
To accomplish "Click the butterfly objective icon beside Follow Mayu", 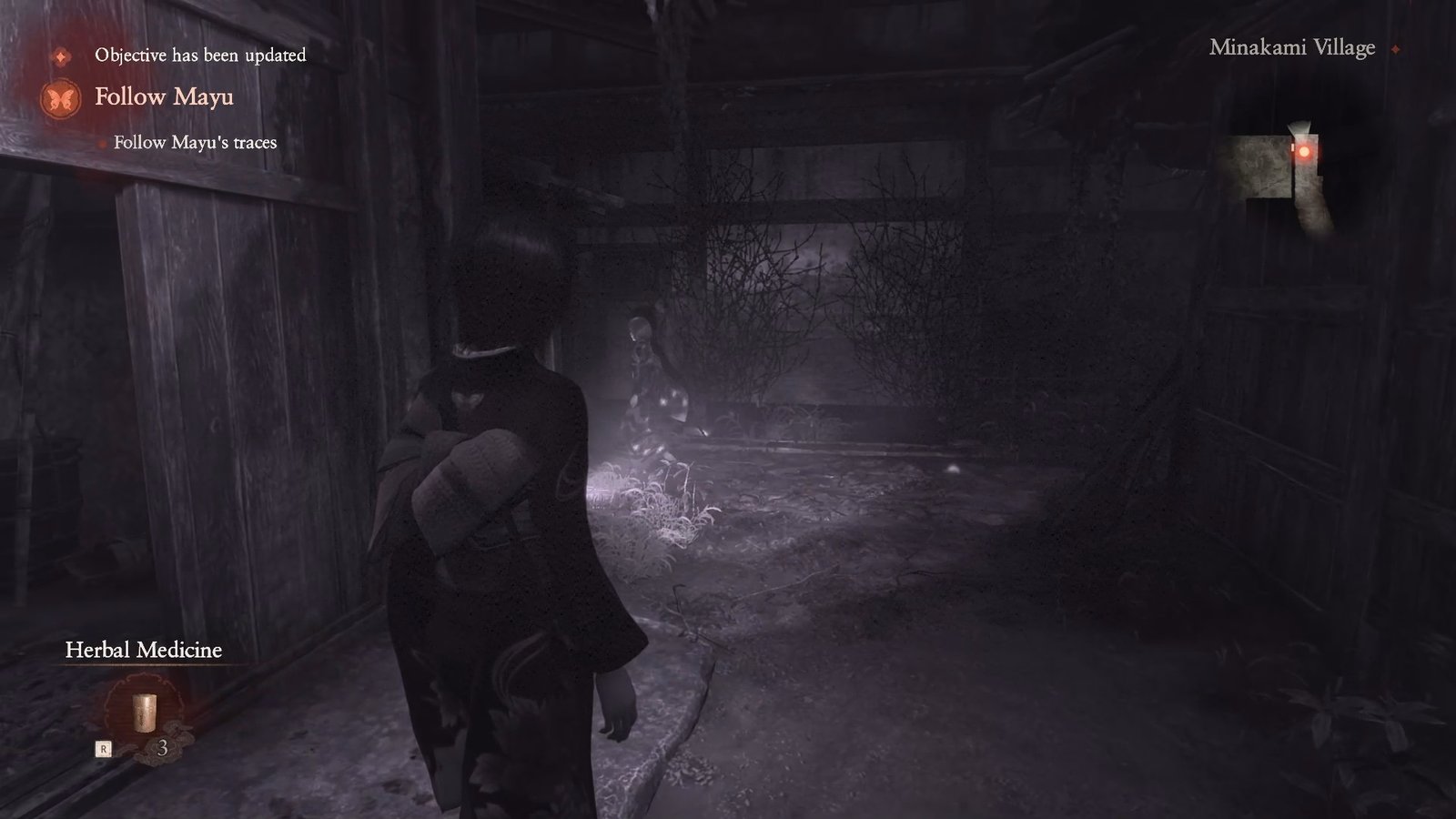I will point(60,97).
